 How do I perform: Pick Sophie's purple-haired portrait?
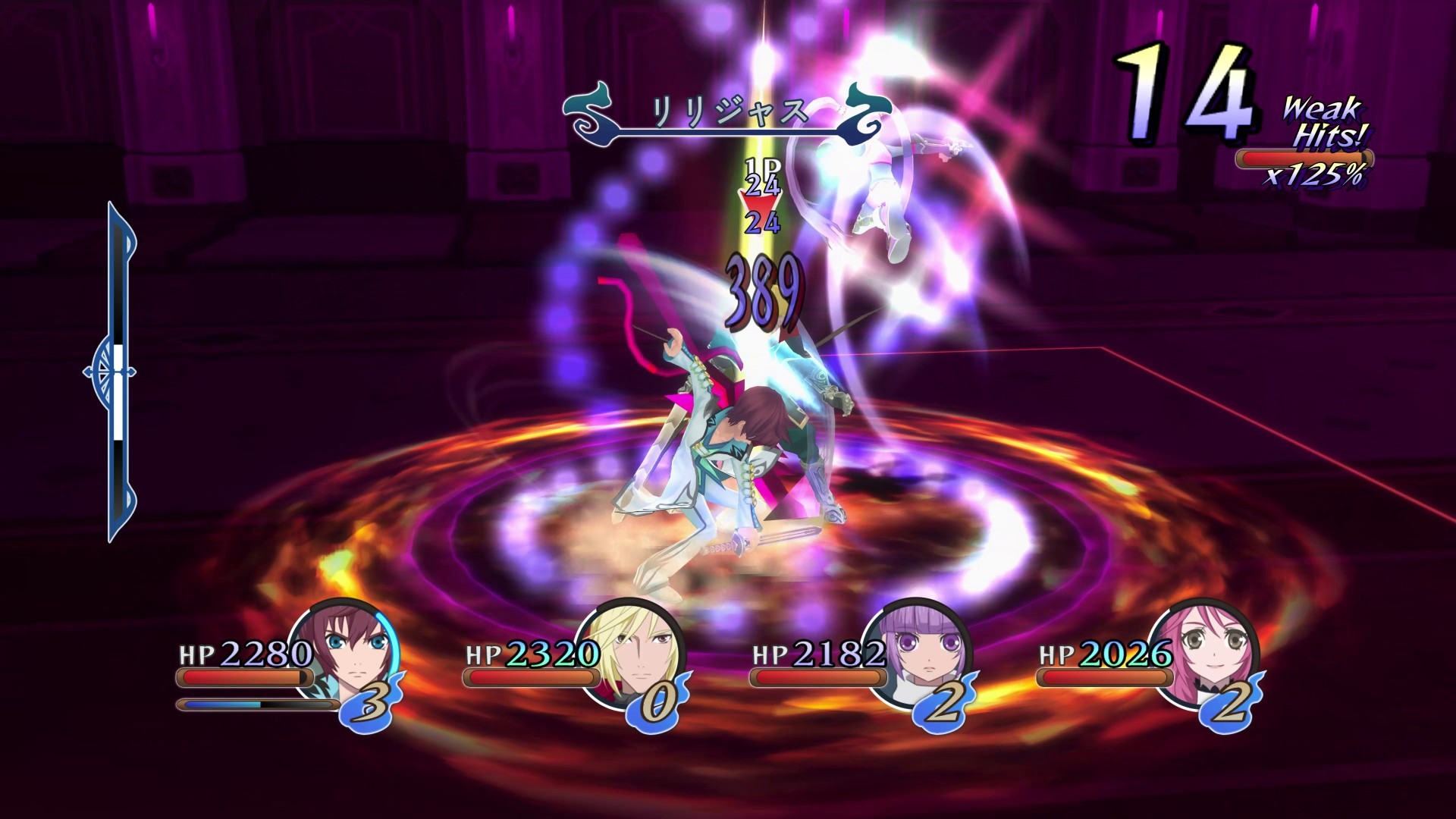pyautogui.click(x=920, y=650)
